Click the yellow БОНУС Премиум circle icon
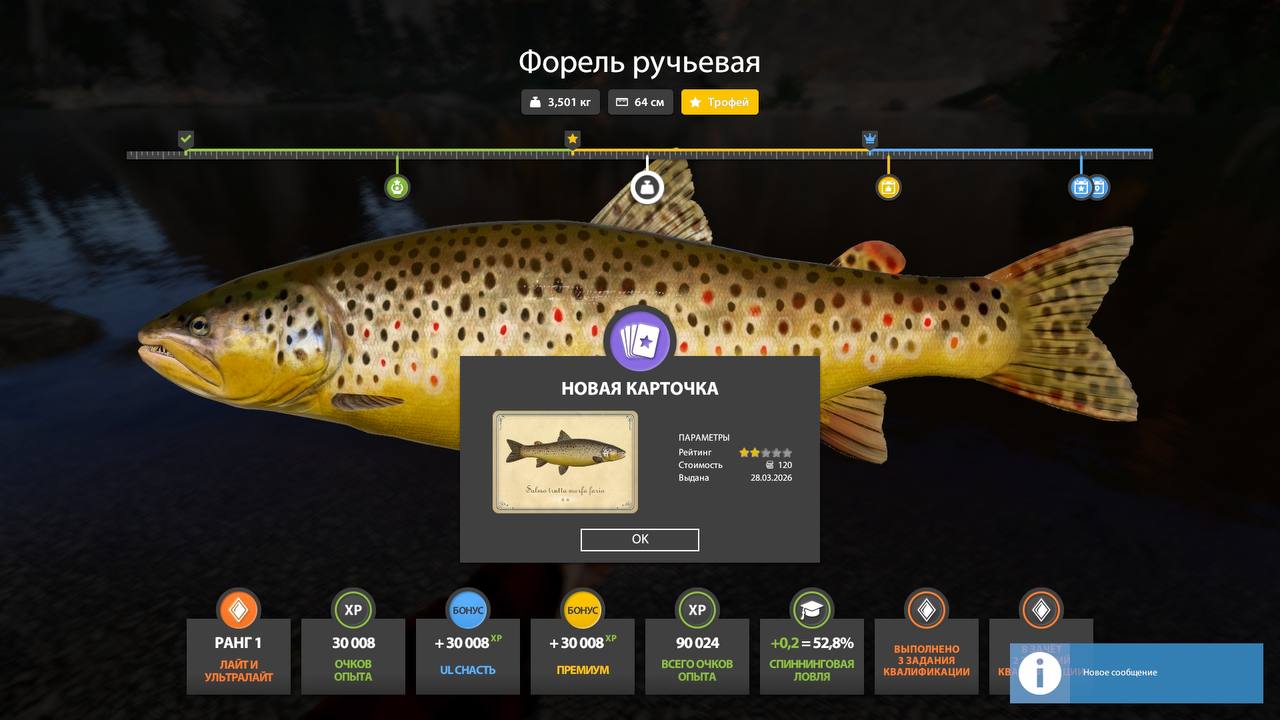 tap(582, 609)
